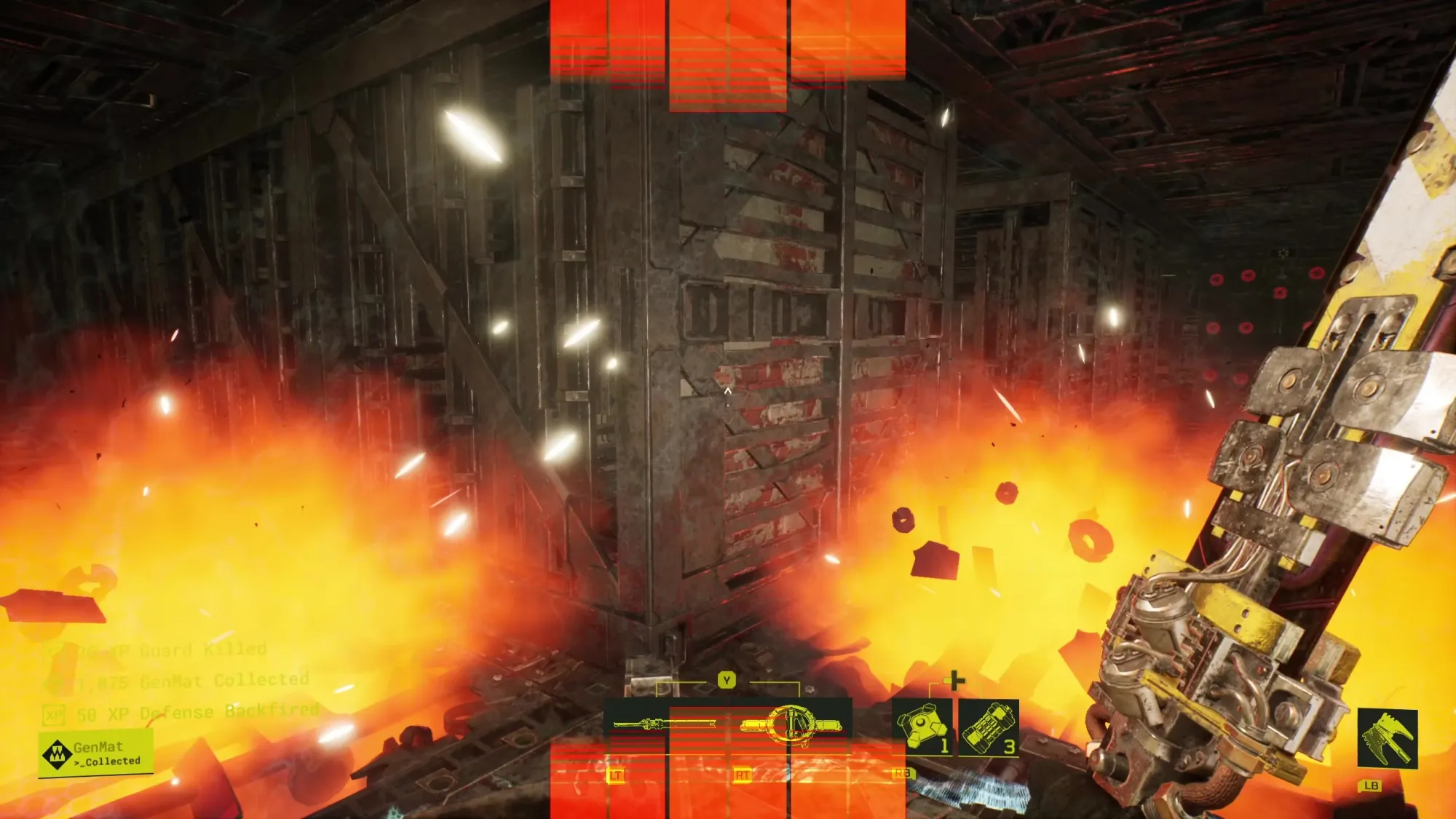Select the ring-shaped launcher weapon slot
This screenshot has height=819, width=1456.
(791, 725)
